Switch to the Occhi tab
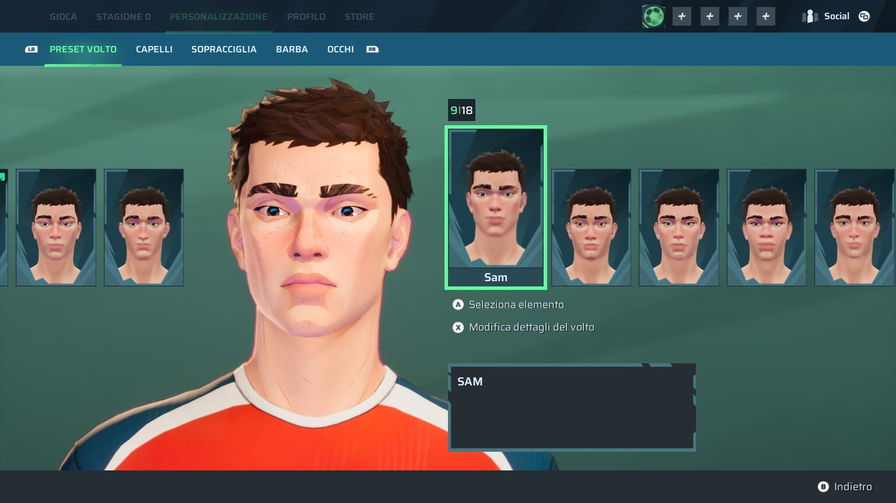Screen dimensions: 896x503 pyautogui.click(x=340, y=49)
